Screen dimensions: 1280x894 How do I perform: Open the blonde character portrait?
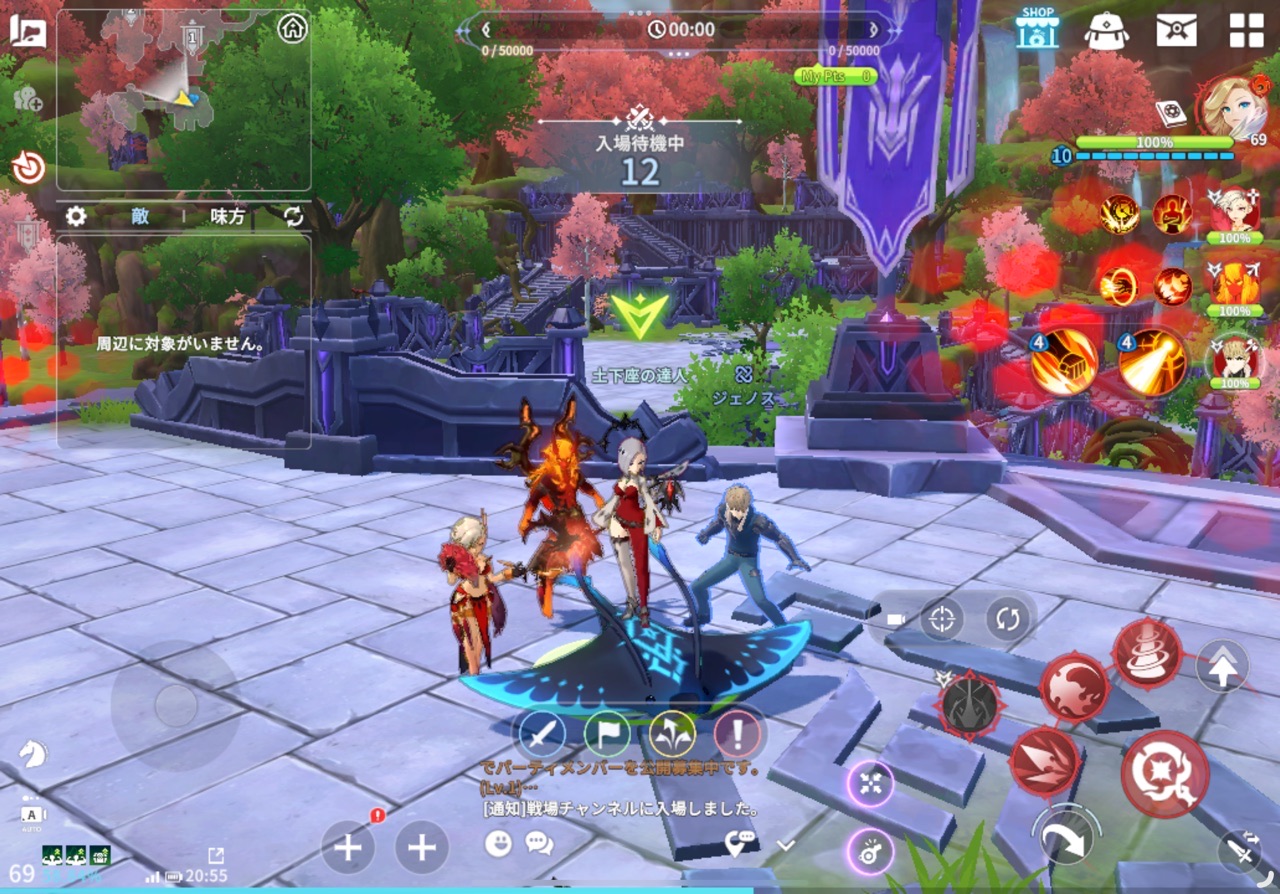tap(1233, 107)
